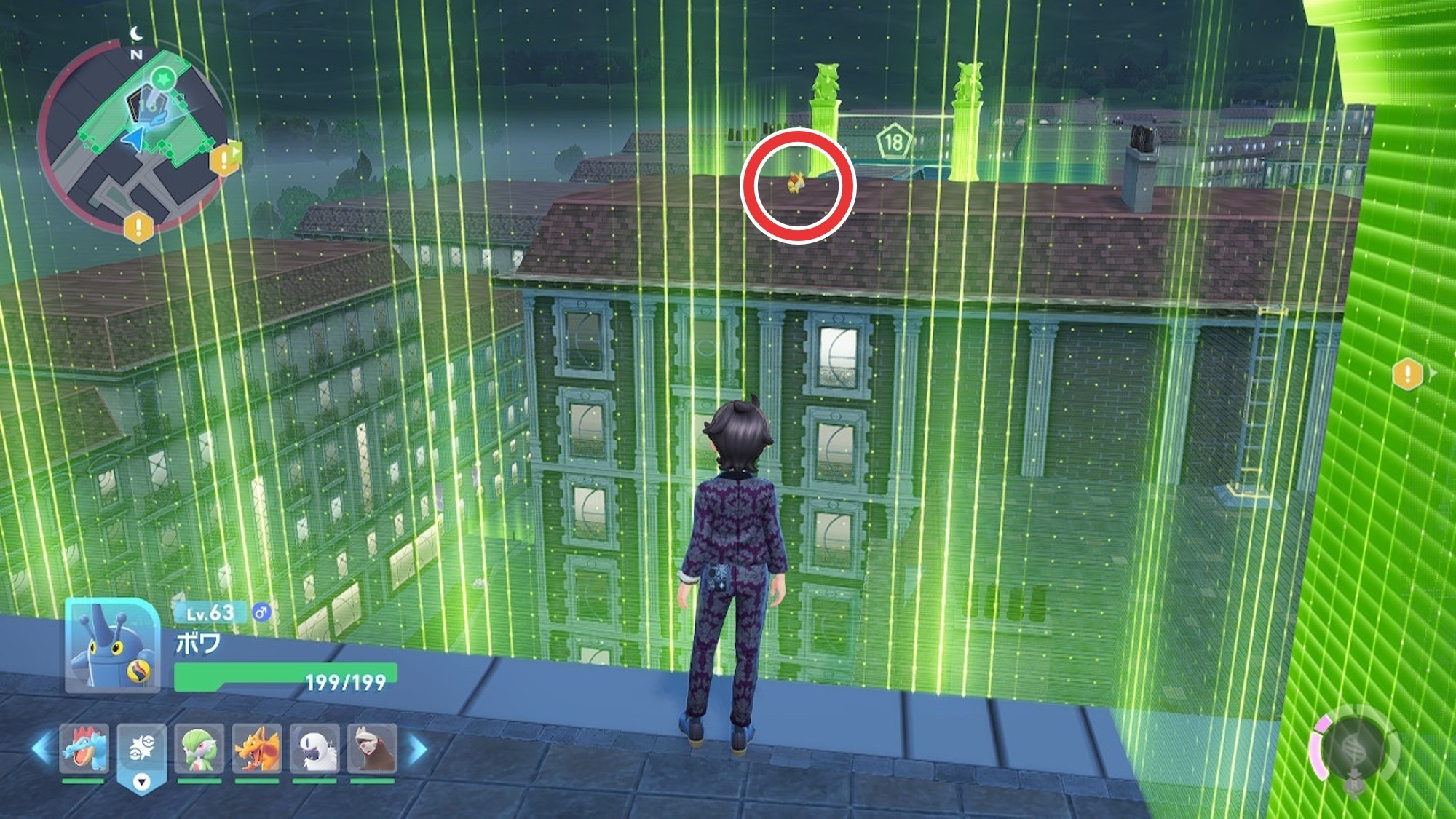Select Excadrill in the party bar
Image resolution: width=1456 pixels, height=819 pixels.
click(372, 748)
